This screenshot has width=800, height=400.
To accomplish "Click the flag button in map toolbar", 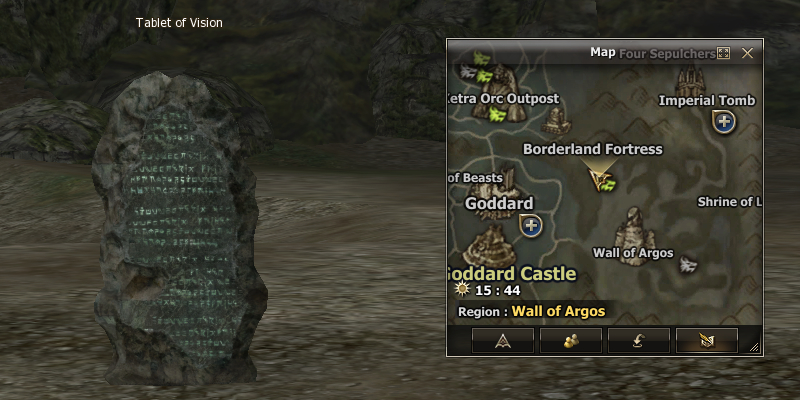I will (x=706, y=341).
